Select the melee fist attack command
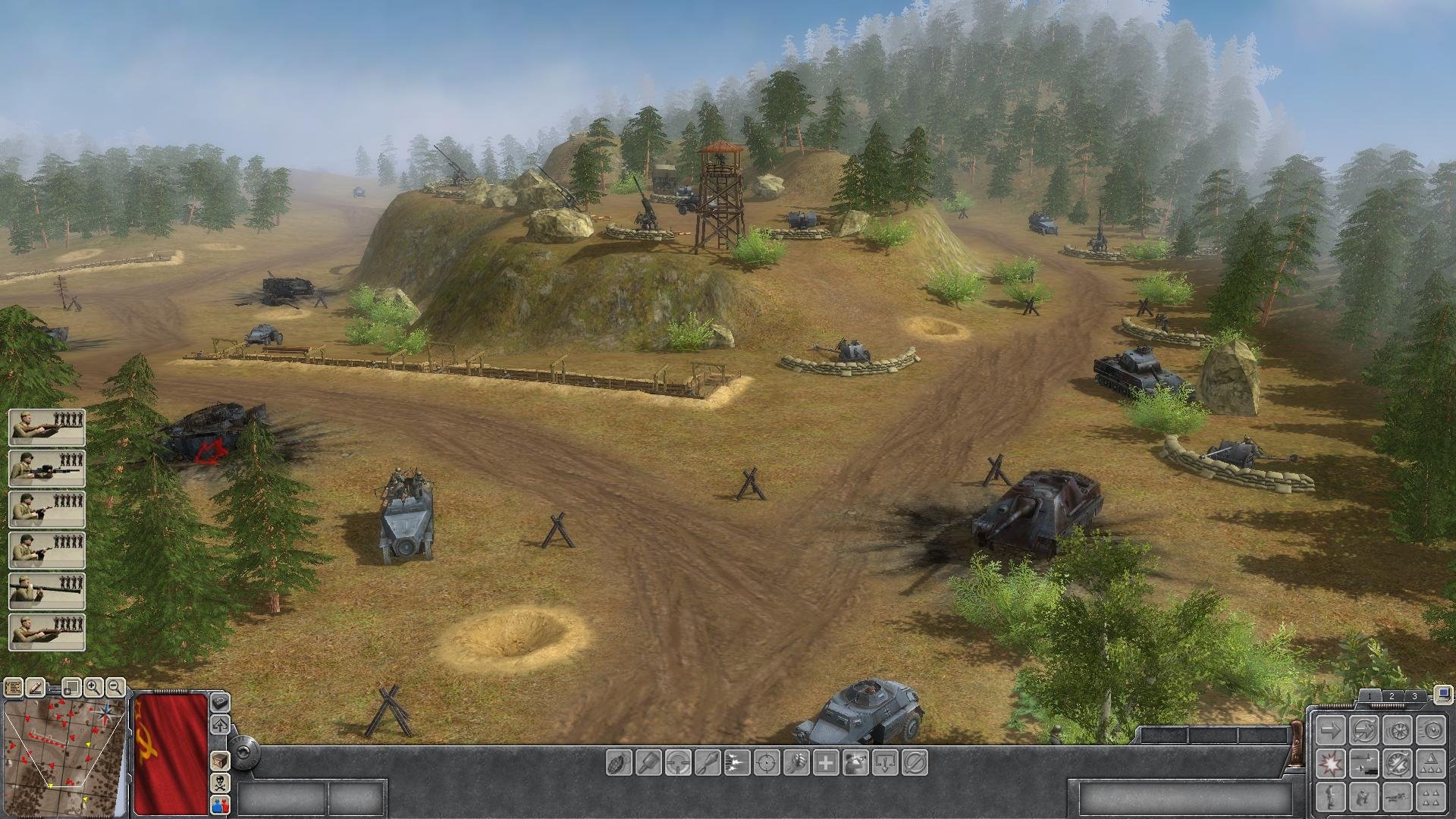Image resolution: width=1456 pixels, height=819 pixels. [x=796, y=763]
